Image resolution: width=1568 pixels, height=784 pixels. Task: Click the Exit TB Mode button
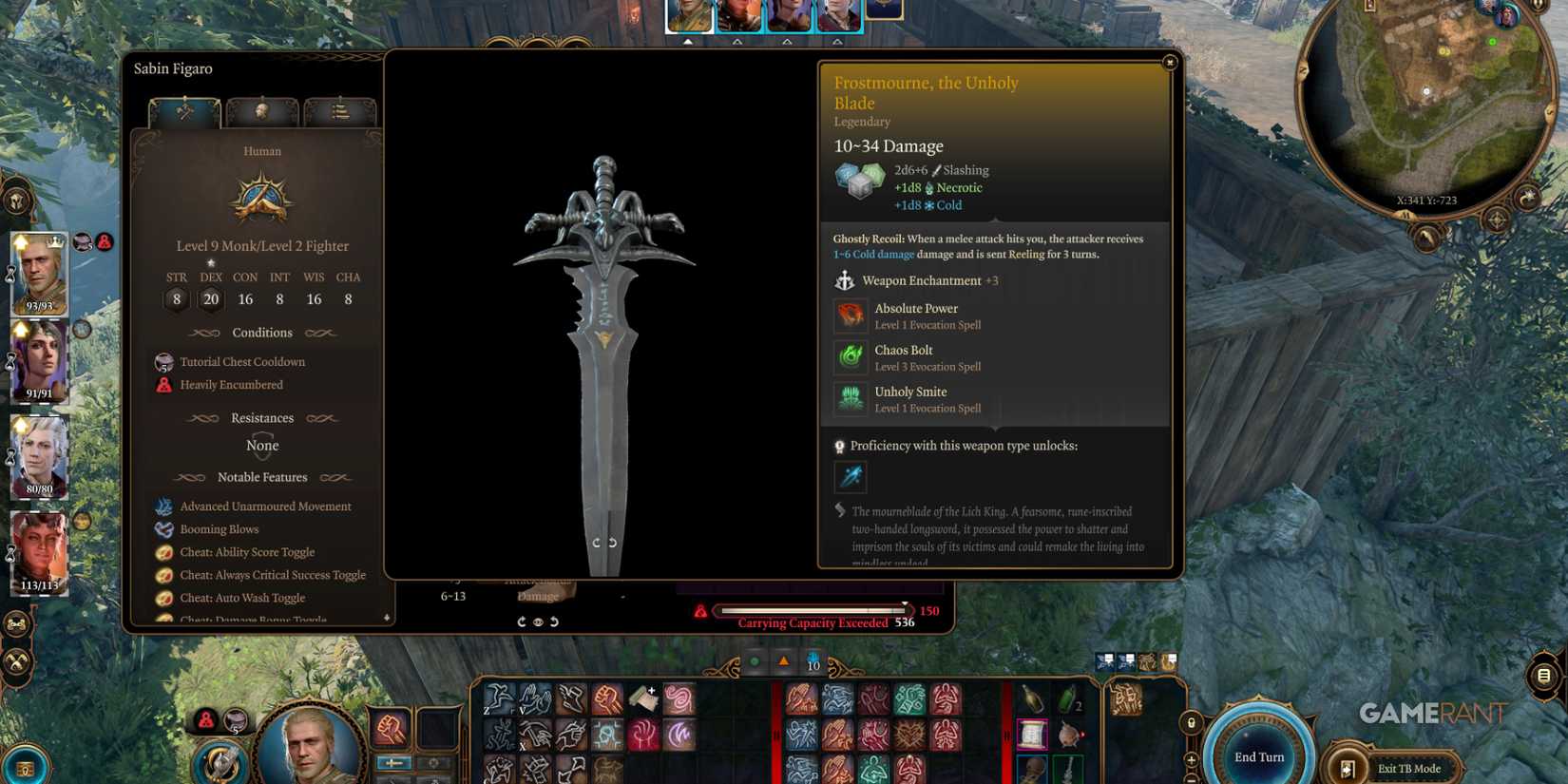point(1408,768)
